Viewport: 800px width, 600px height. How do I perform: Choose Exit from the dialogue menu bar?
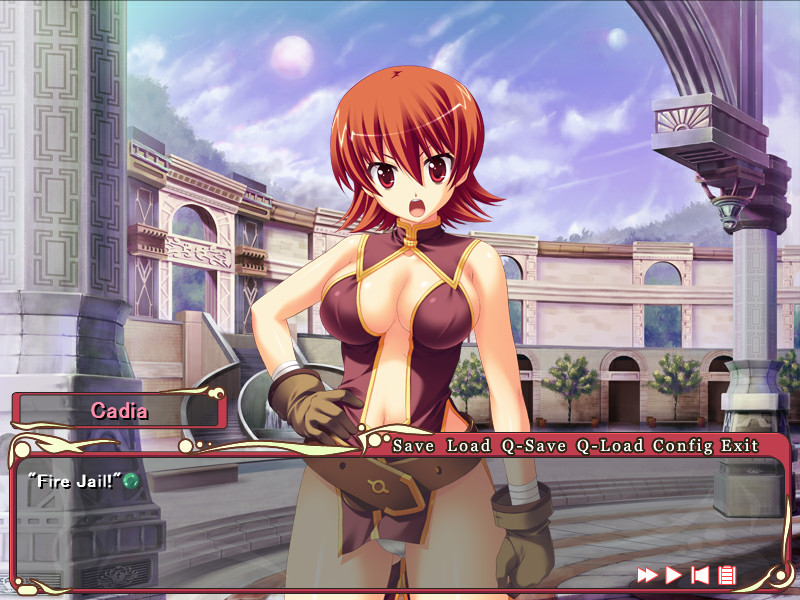pyautogui.click(x=741, y=445)
